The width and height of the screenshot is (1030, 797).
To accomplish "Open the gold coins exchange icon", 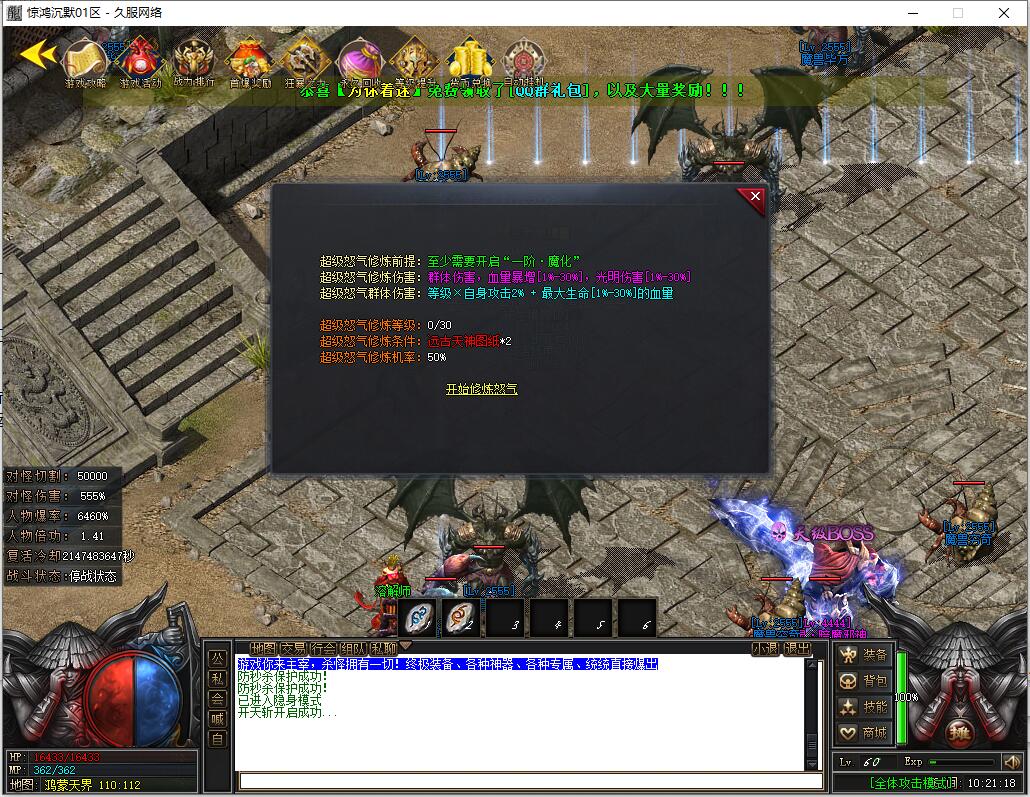I will coord(469,62).
